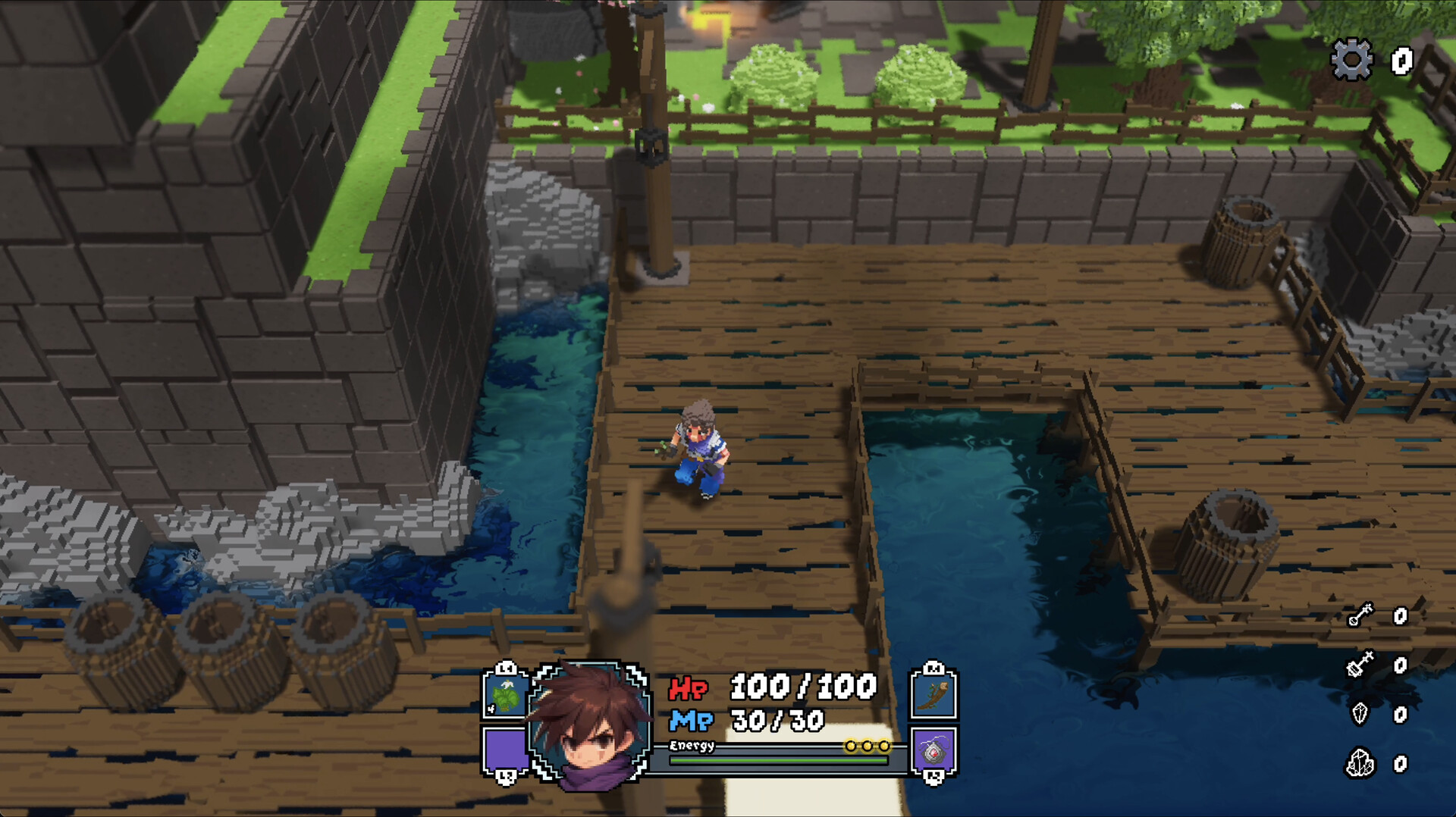Click the first gold pip on the Energy bar

click(852, 745)
